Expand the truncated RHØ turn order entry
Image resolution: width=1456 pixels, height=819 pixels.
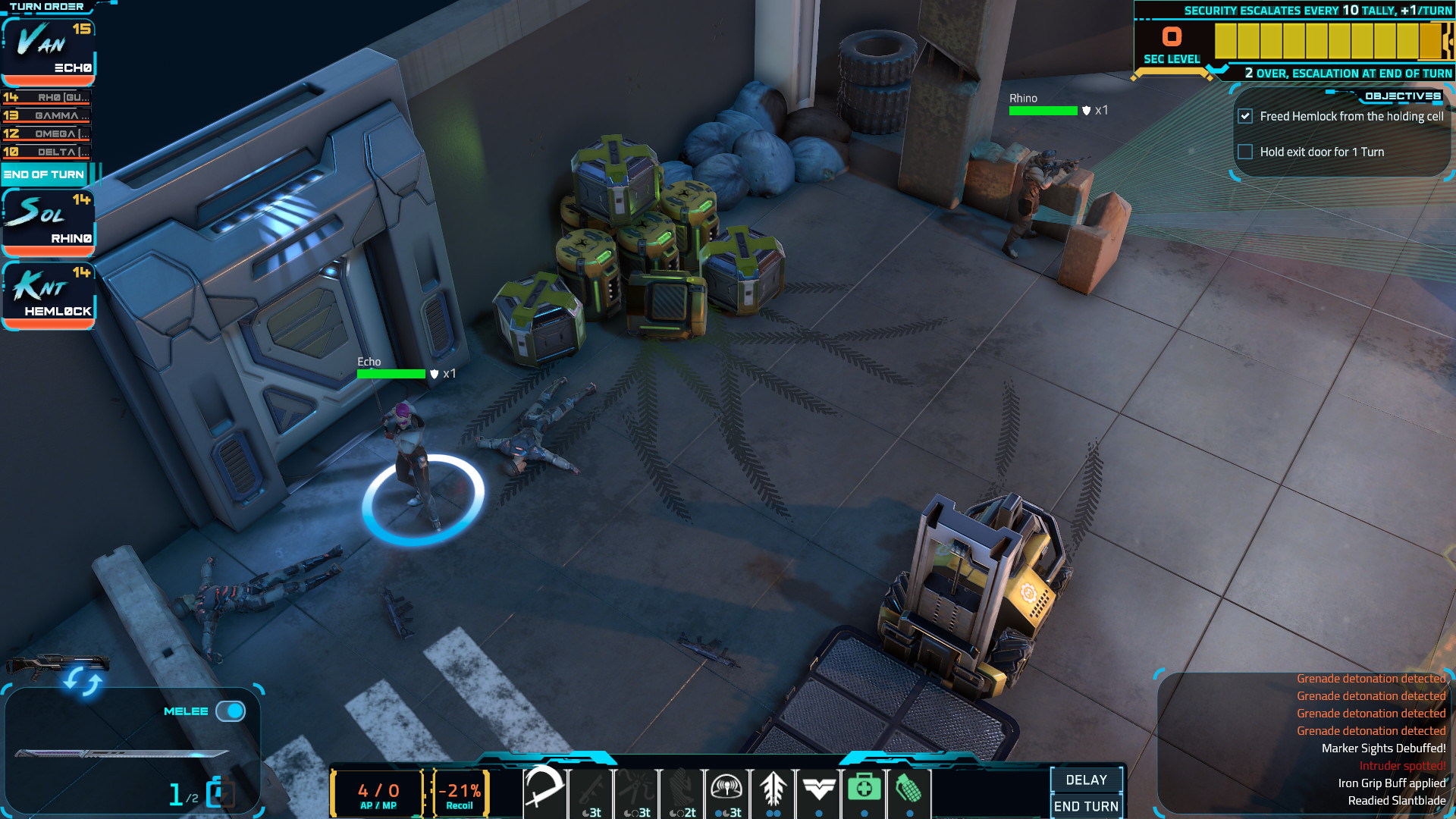click(x=47, y=98)
